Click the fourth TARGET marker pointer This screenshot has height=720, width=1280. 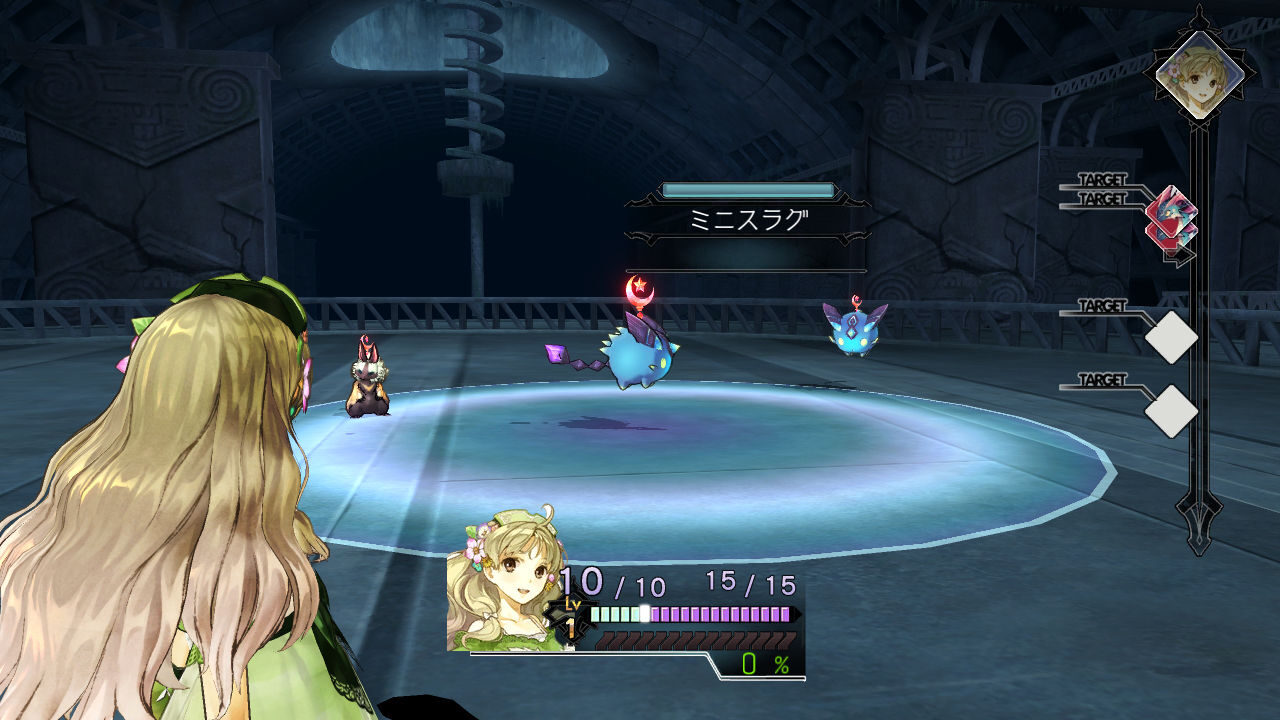[1102, 377]
